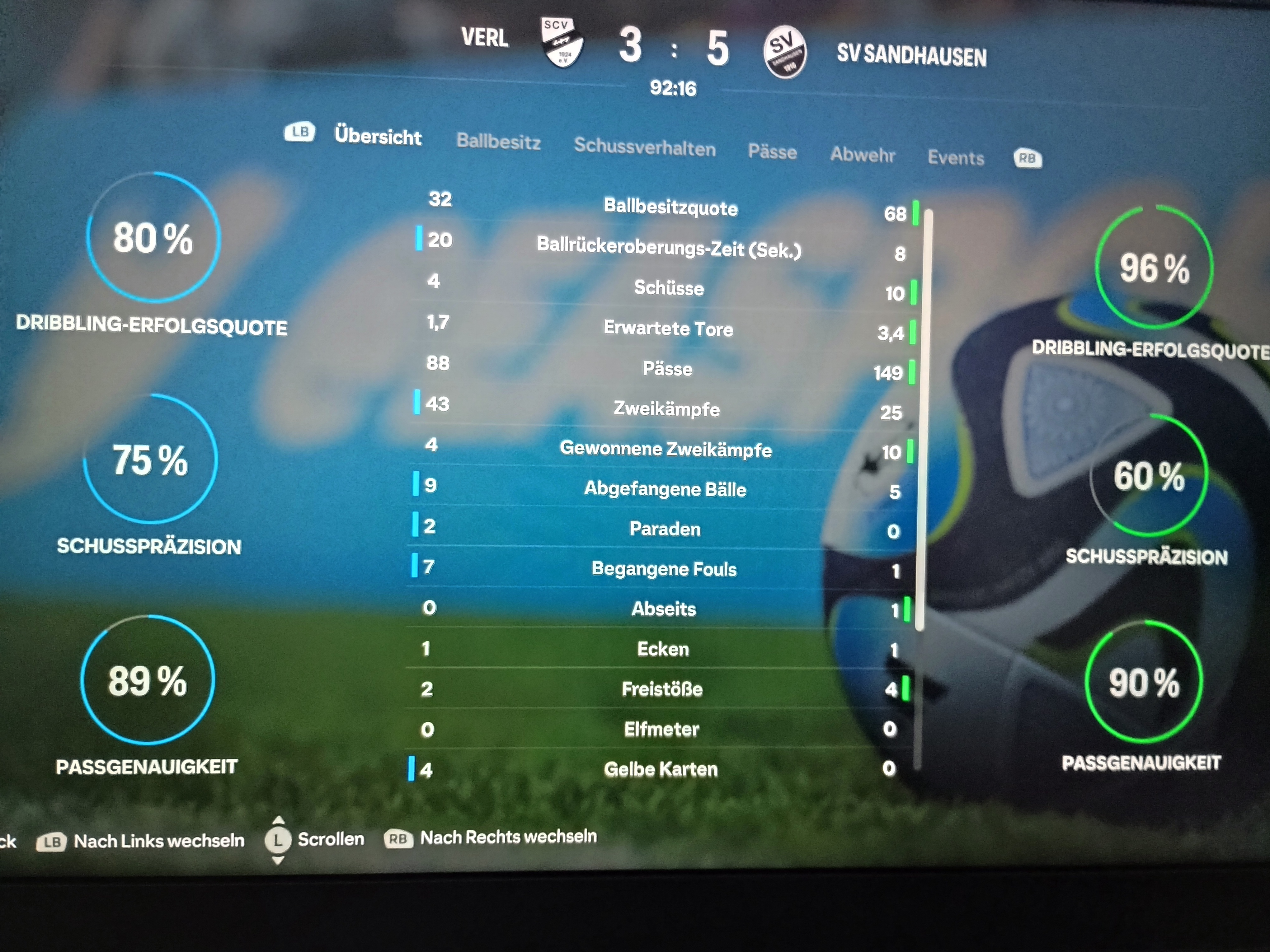
Task: Show the Pässe tab
Action: [x=772, y=152]
